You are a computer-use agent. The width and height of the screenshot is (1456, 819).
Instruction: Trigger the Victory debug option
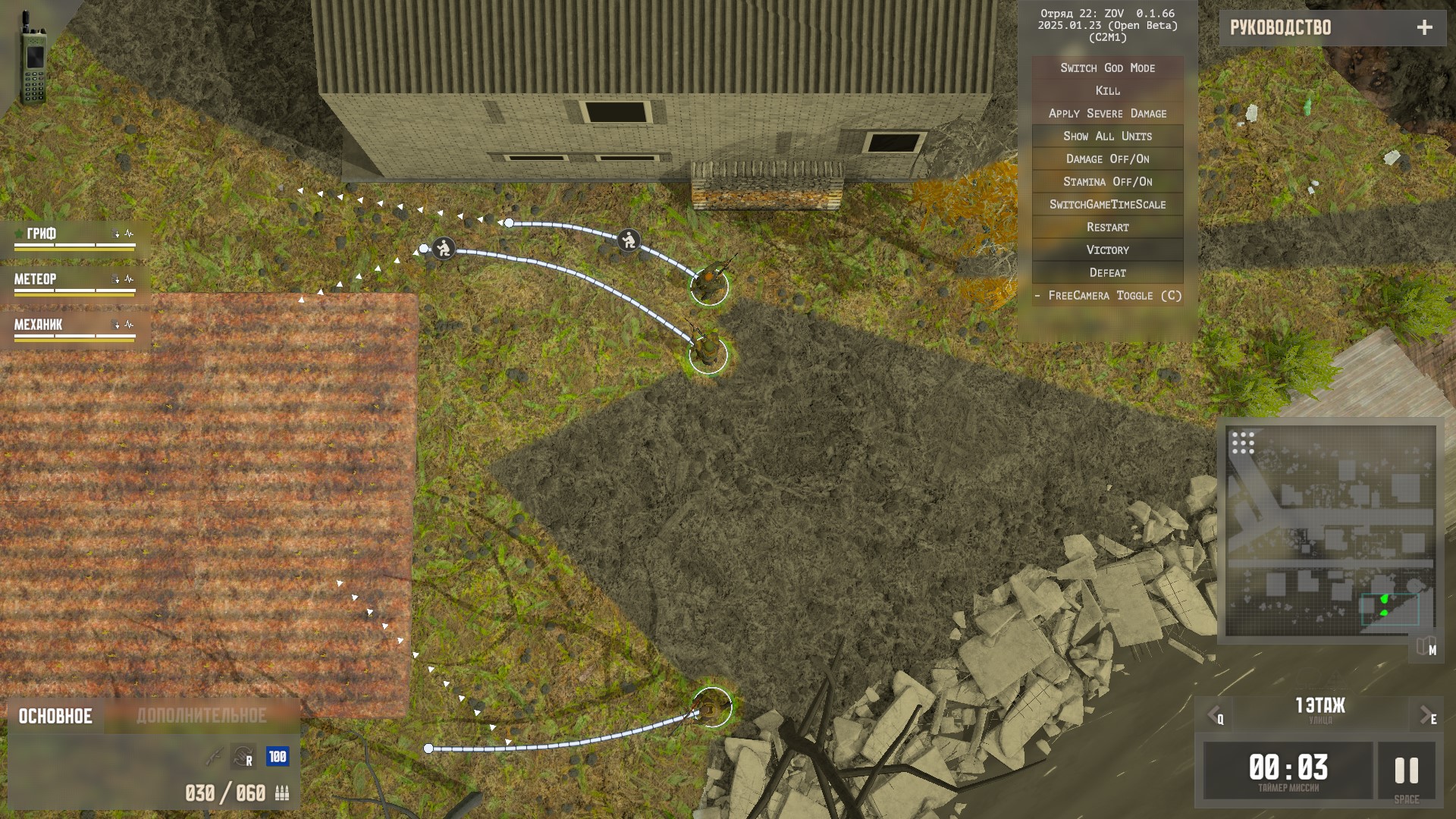pos(1107,250)
